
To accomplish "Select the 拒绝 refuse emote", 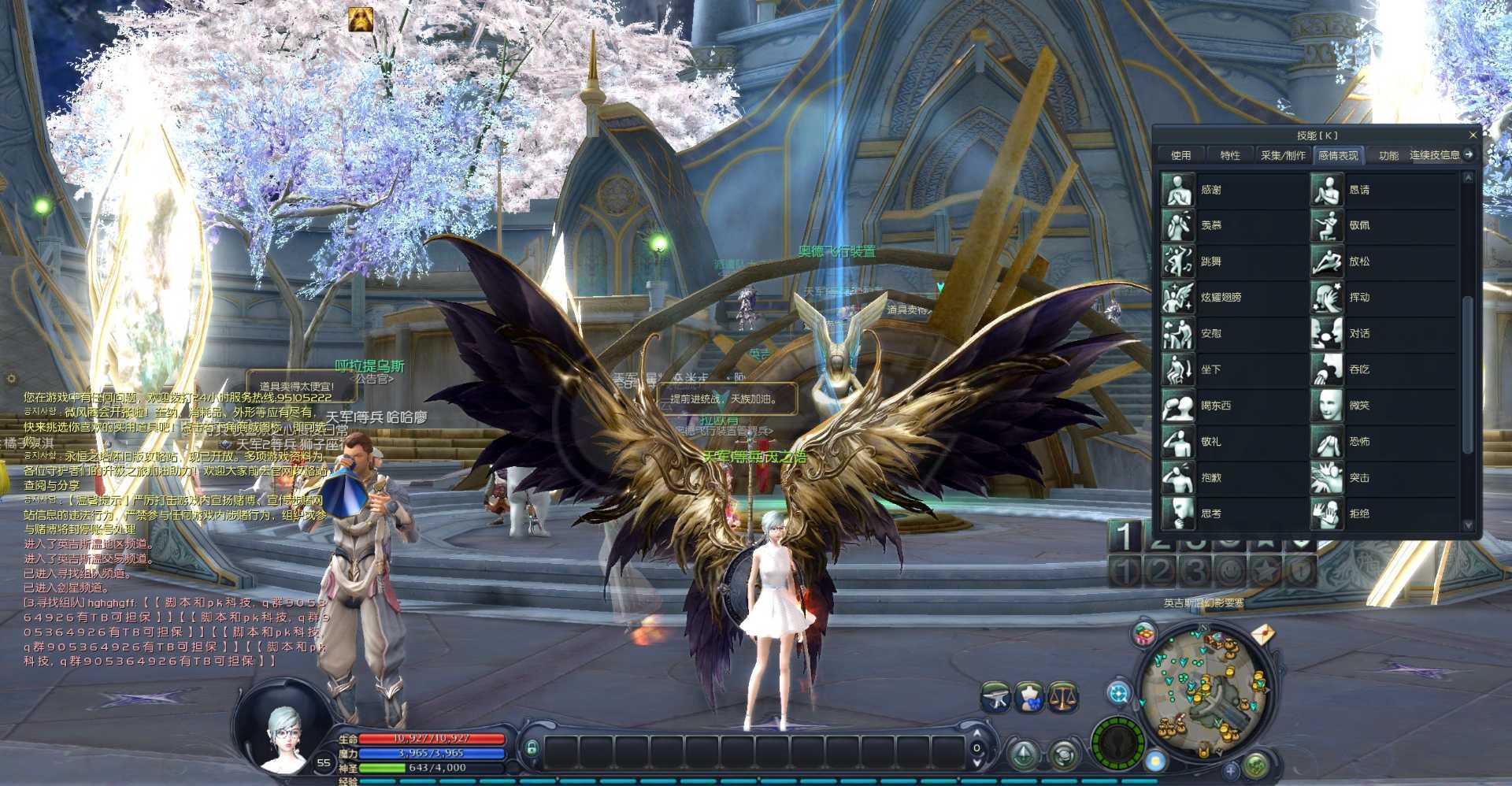I will (x=1327, y=513).
